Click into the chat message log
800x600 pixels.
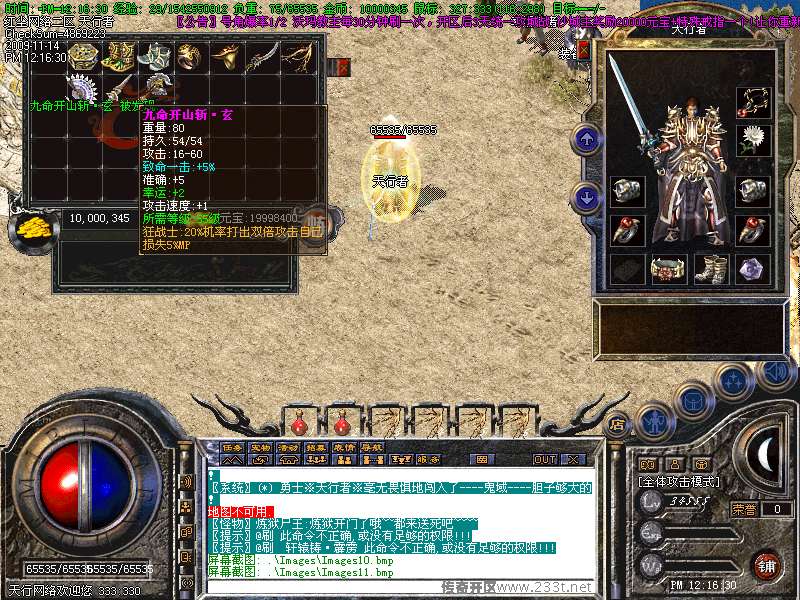[x=400, y=520]
